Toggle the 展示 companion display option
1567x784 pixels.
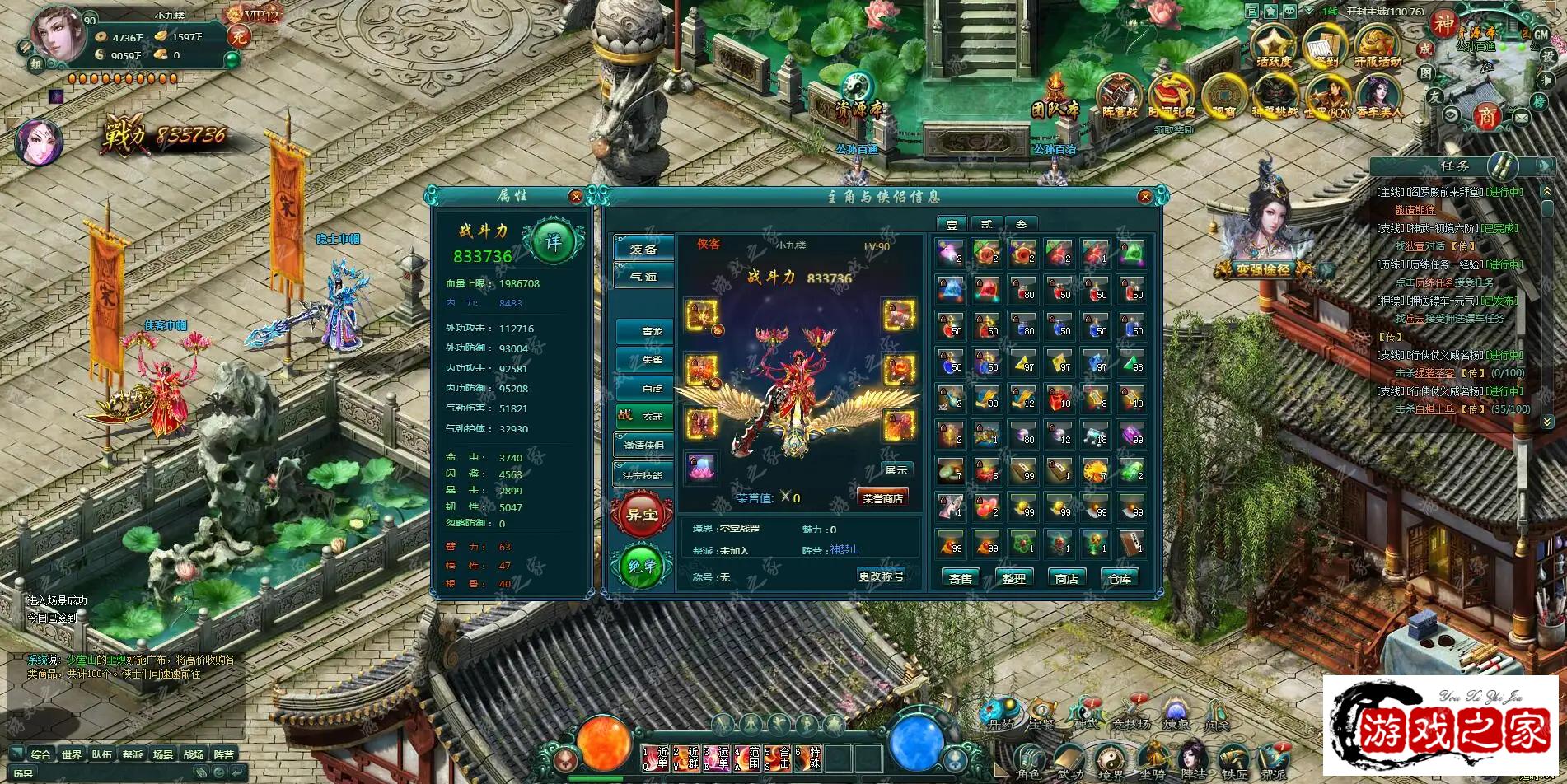click(898, 469)
